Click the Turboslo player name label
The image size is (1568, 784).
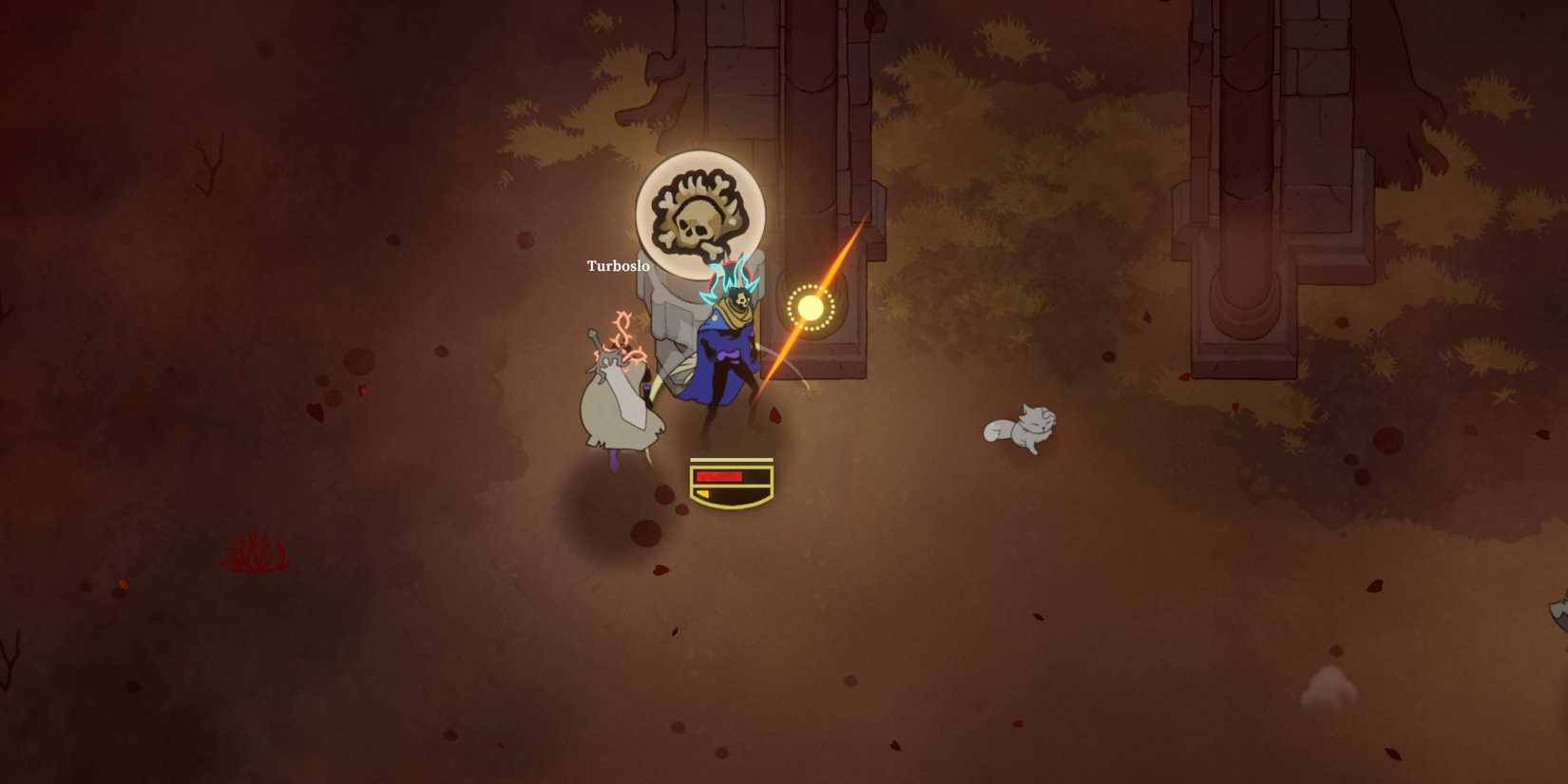click(x=617, y=266)
